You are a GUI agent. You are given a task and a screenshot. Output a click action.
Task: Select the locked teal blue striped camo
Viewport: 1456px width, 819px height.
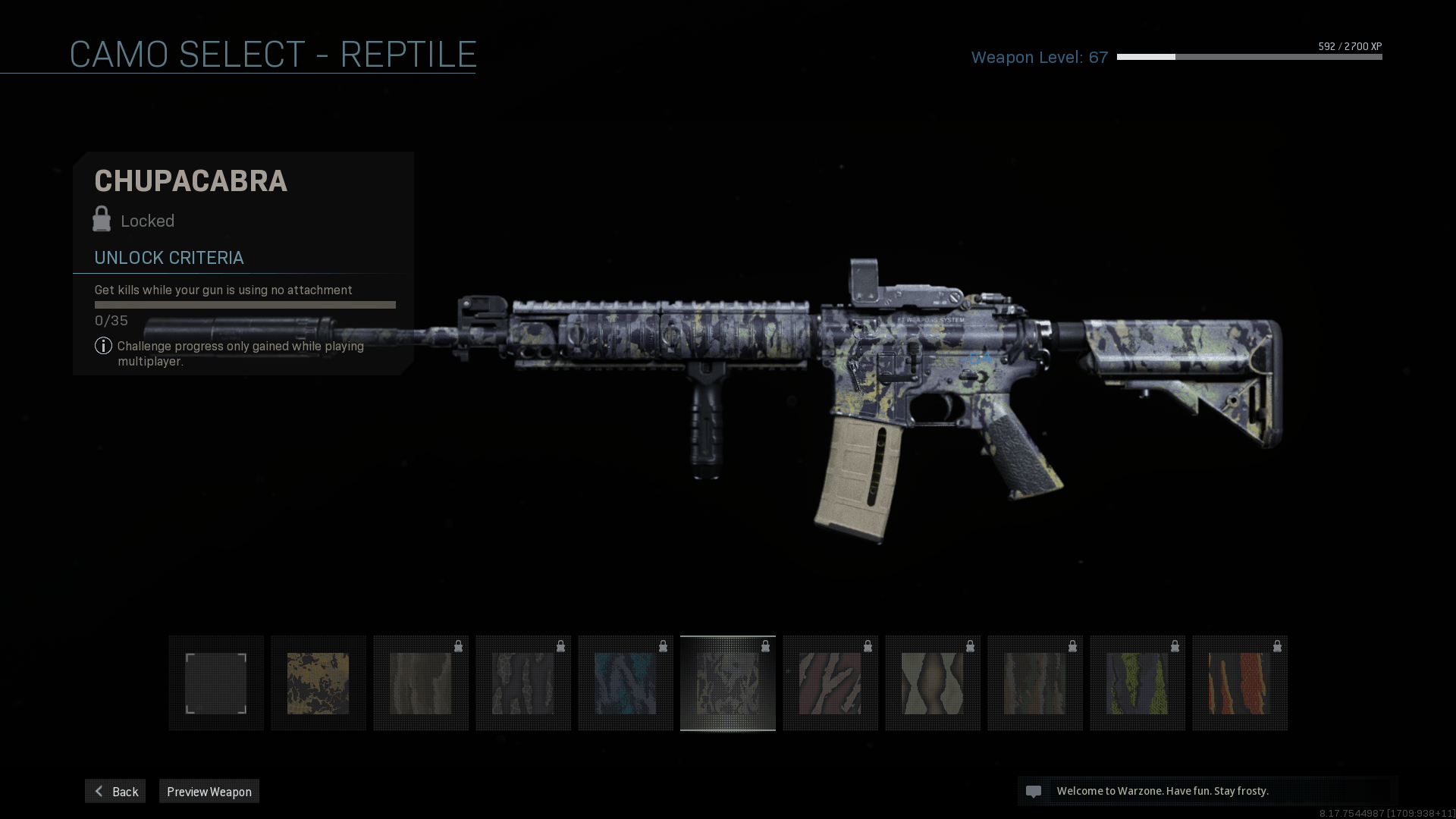tap(626, 683)
